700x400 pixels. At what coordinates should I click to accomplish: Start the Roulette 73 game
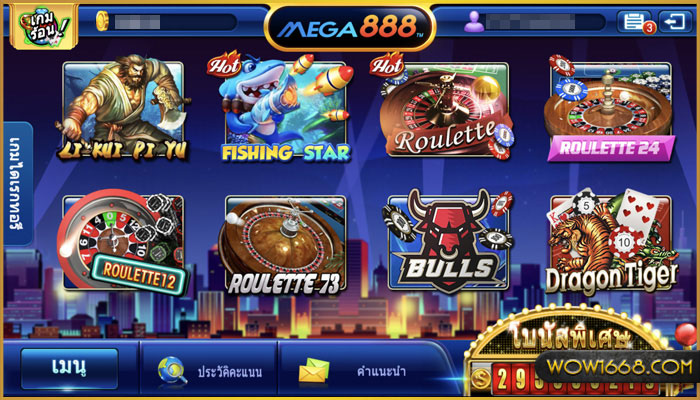click(285, 243)
